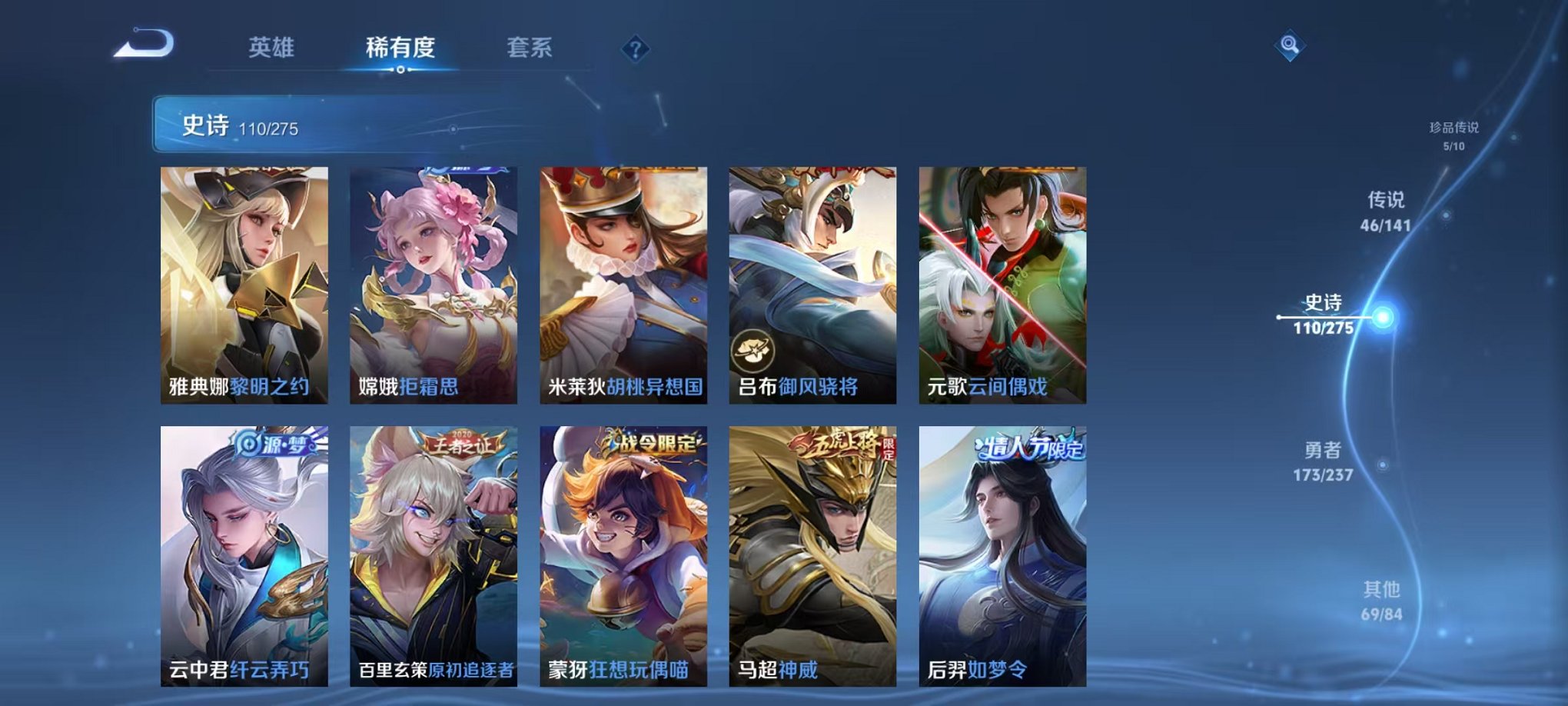Select the 稀有度 tab
Viewport: 1568px width, 706px height.
(x=399, y=46)
